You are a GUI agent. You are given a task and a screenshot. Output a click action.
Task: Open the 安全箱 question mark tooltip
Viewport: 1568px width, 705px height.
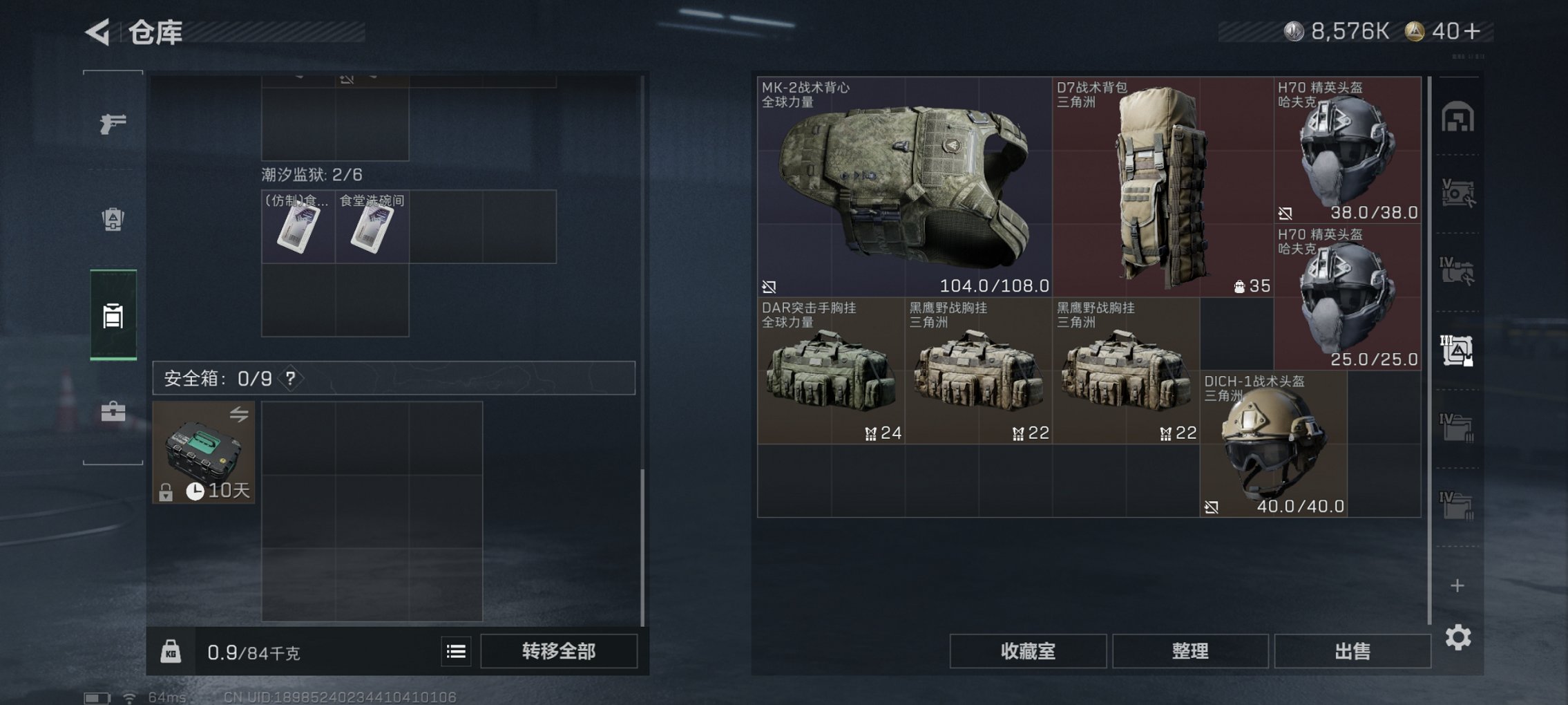pos(289,379)
